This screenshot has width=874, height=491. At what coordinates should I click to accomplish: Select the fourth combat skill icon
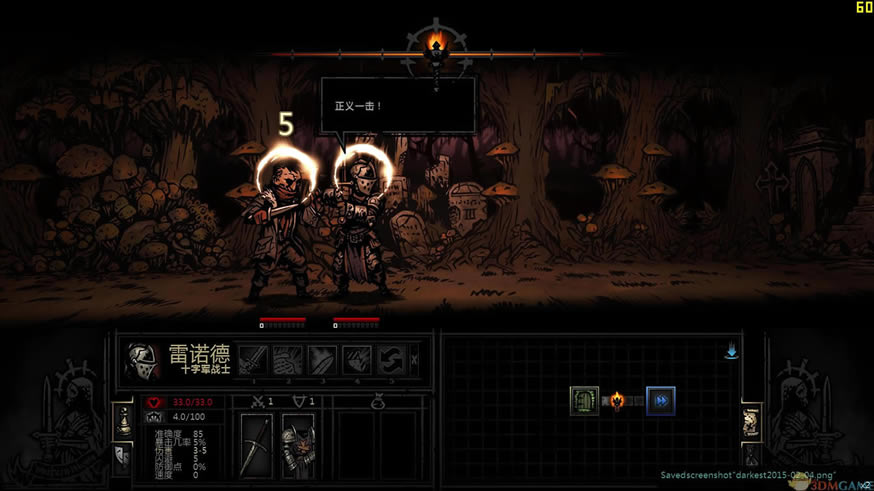pos(357,360)
